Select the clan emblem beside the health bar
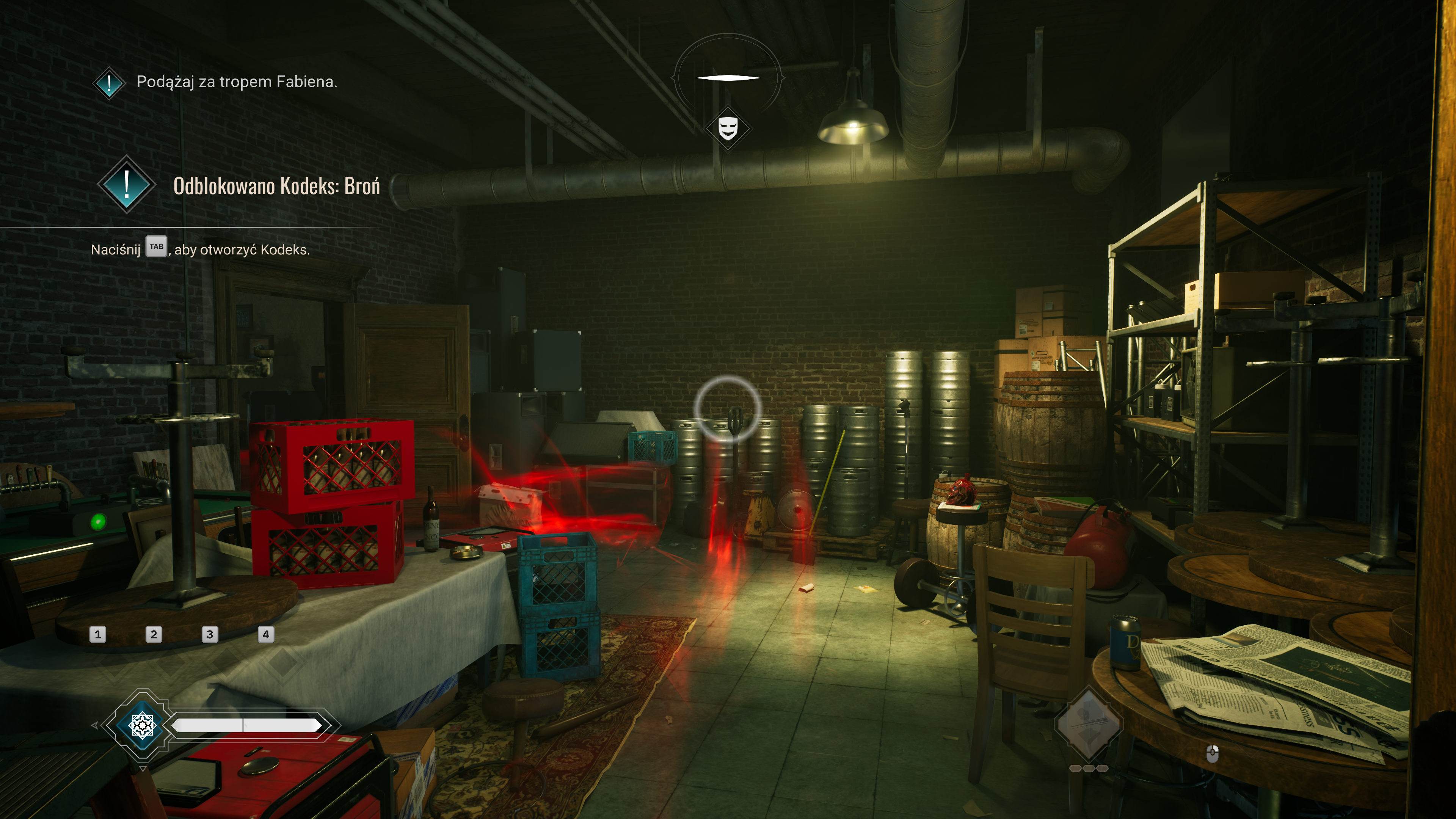Screen dimensions: 1456x819 pyautogui.click(x=142, y=725)
